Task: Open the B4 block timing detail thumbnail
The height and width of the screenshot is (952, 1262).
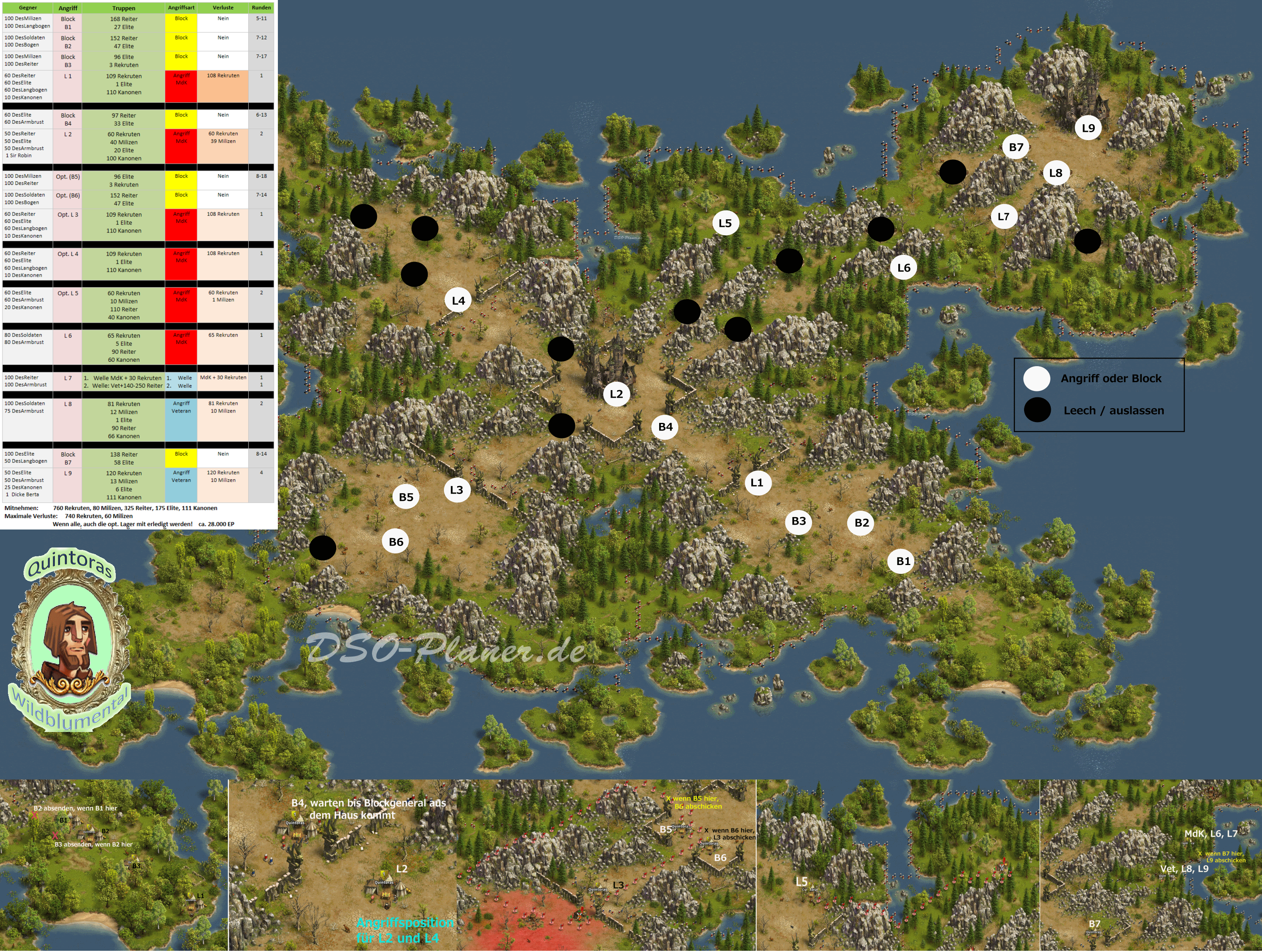Action: pyautogui.click(x=342, y=865)
